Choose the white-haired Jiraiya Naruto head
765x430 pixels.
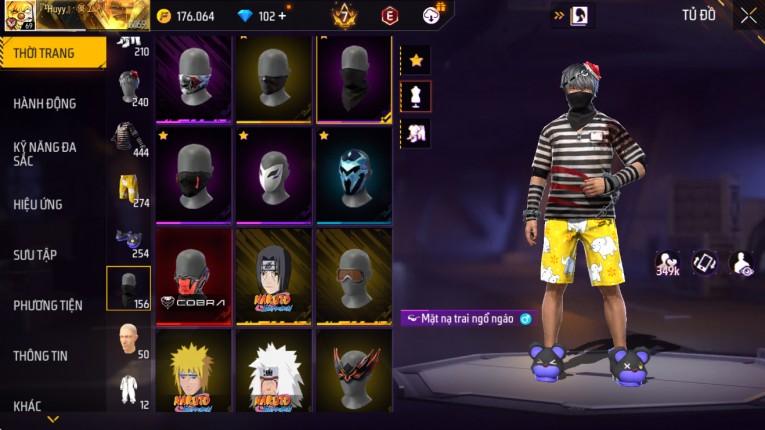[274, 373]
